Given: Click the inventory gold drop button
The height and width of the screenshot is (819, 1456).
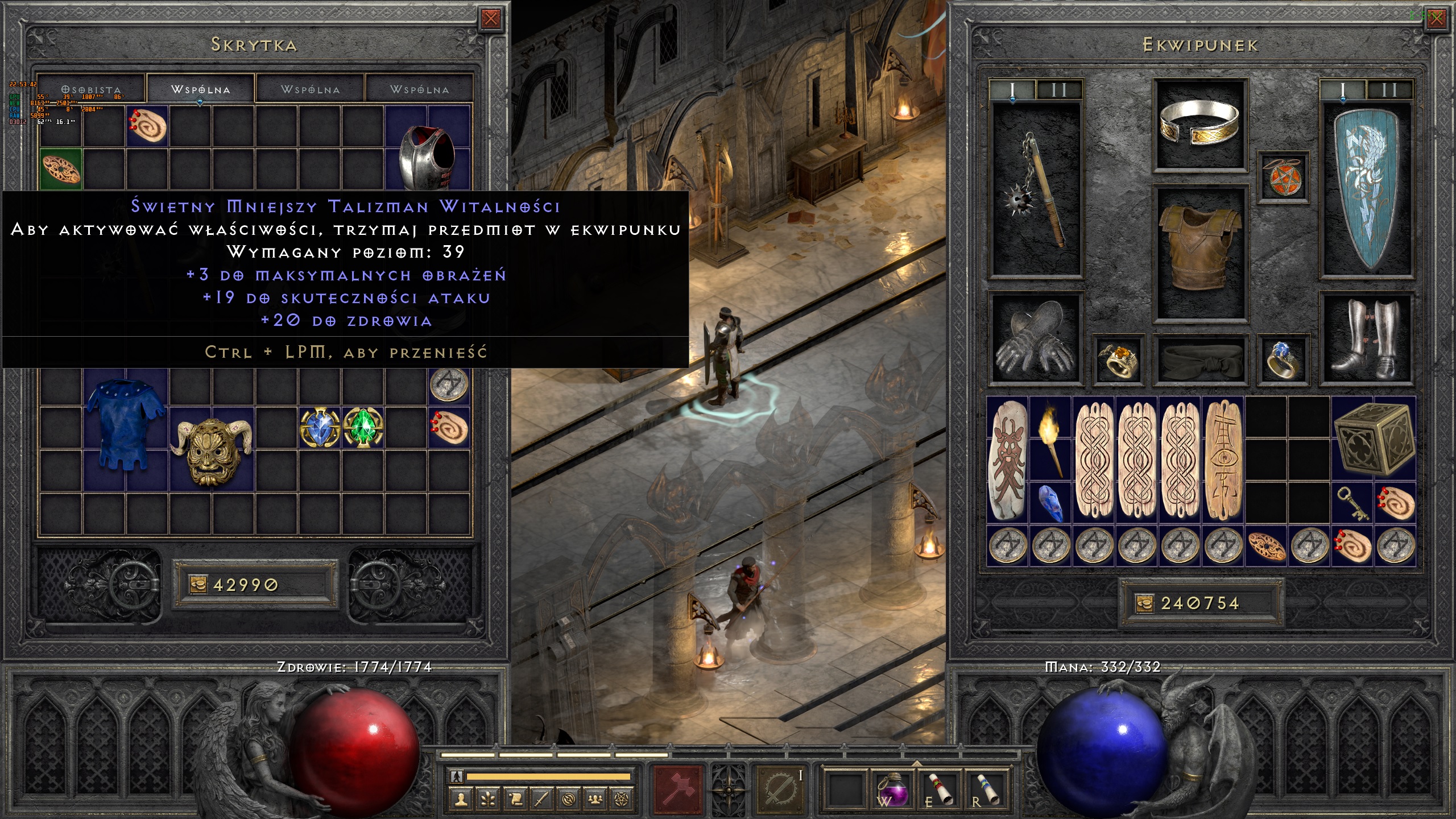Looking at the screenshot, I should [1144, 603].
